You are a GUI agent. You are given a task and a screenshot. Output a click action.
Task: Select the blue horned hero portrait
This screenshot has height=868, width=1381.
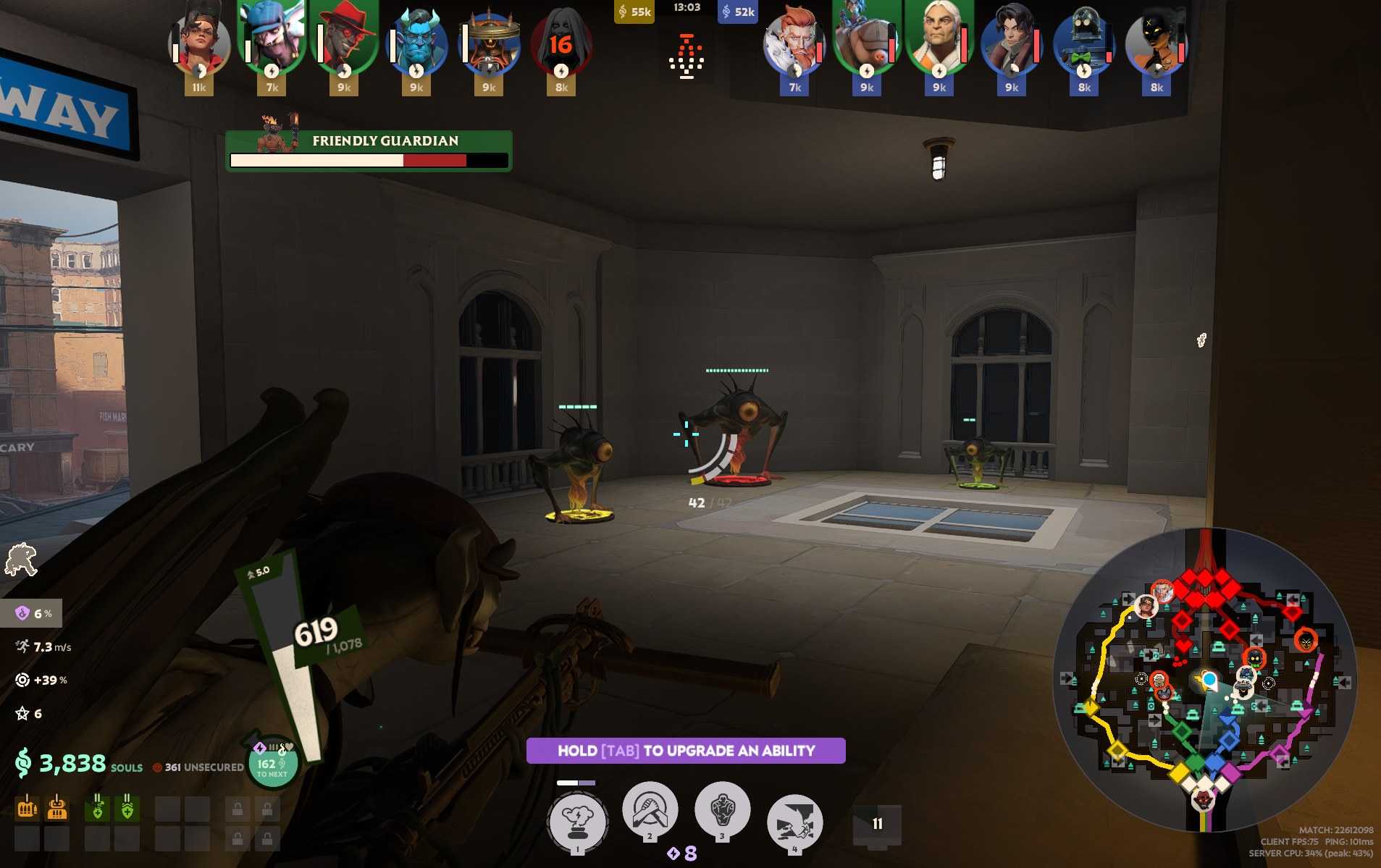(x=416, y=43)
